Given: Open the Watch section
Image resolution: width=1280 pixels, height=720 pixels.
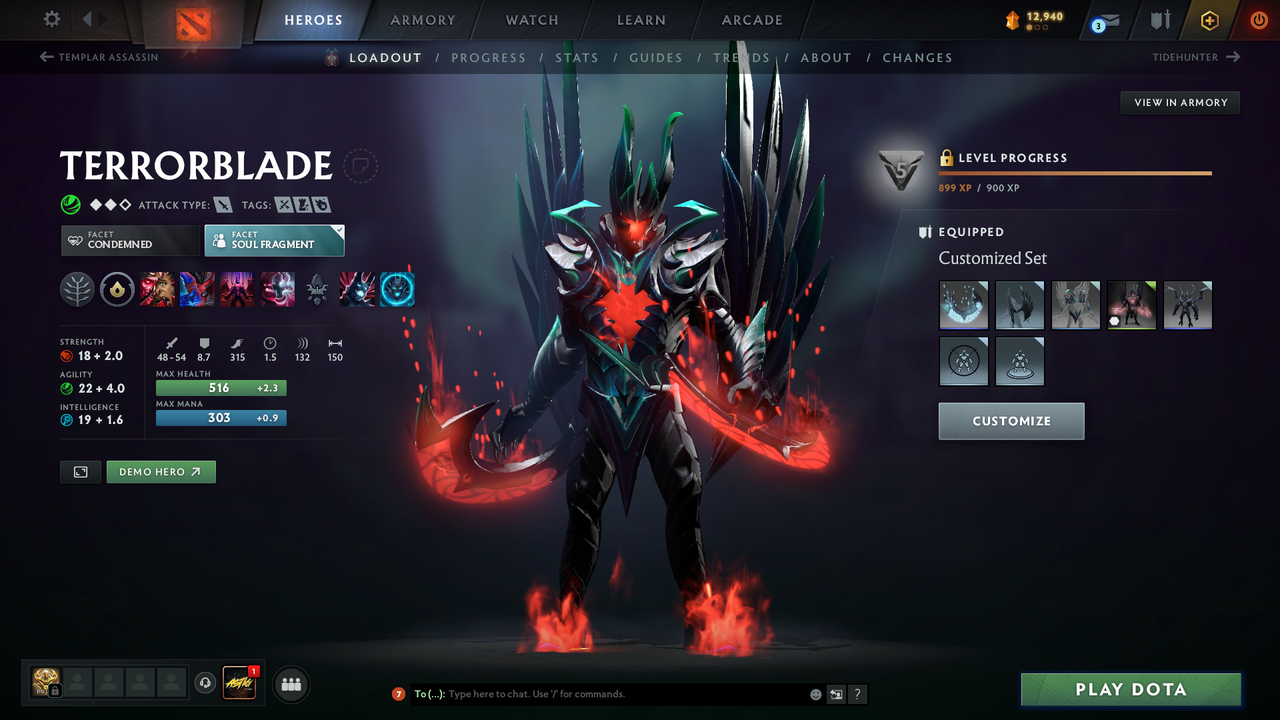Looking at the screenshot, I should pos(531,20).
